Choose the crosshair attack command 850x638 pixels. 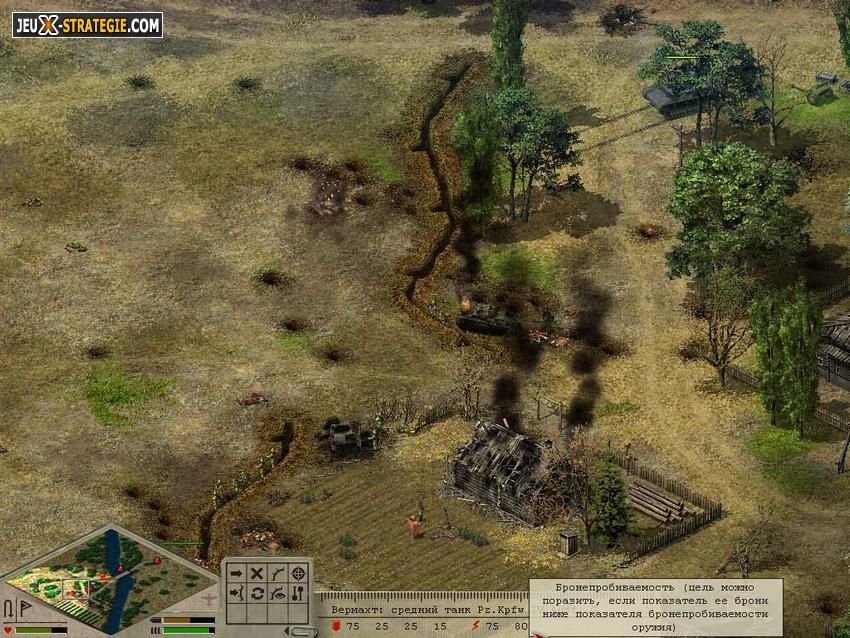tap(297, 574)
